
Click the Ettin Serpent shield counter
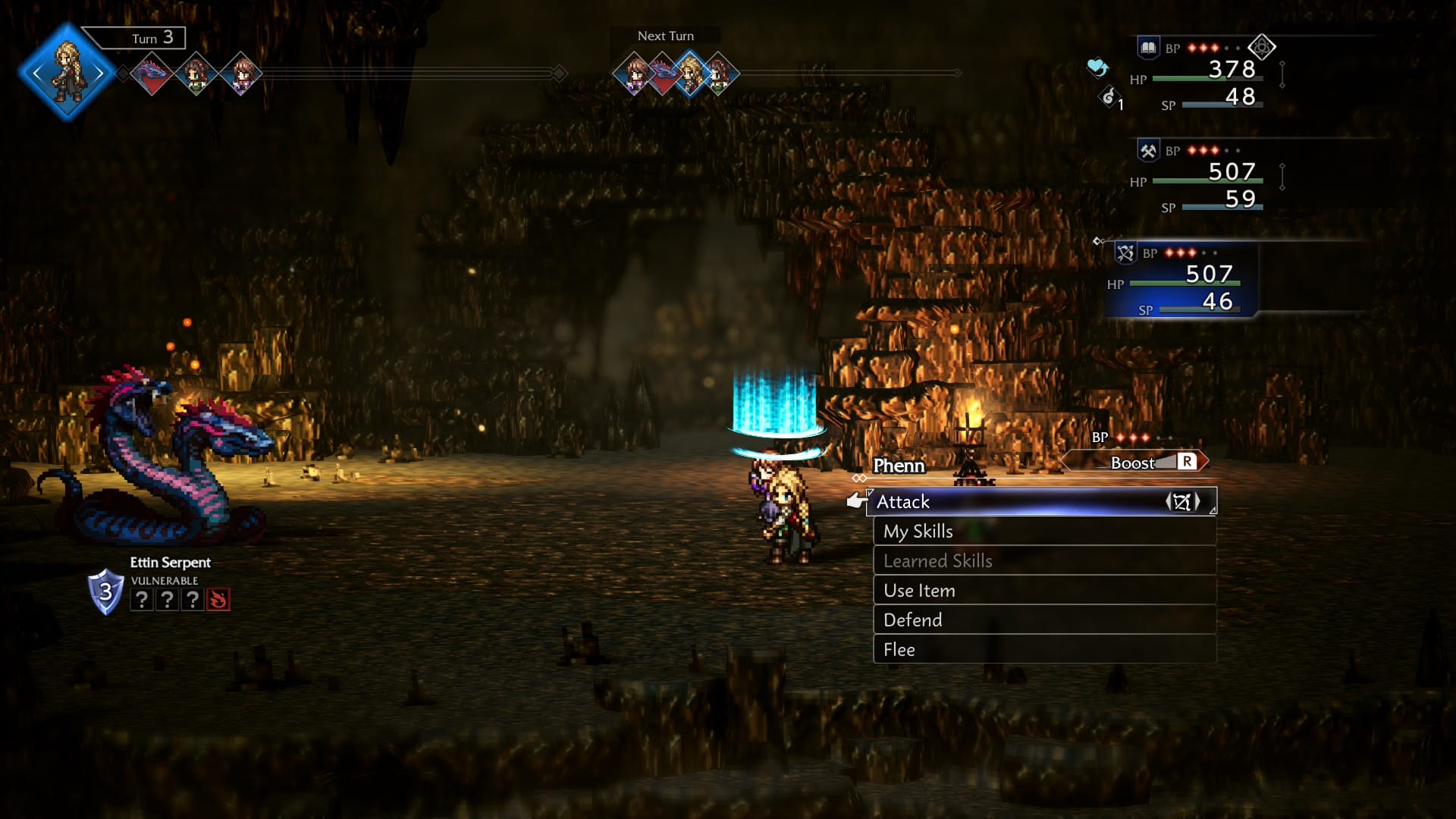click(x=106, y=592)
